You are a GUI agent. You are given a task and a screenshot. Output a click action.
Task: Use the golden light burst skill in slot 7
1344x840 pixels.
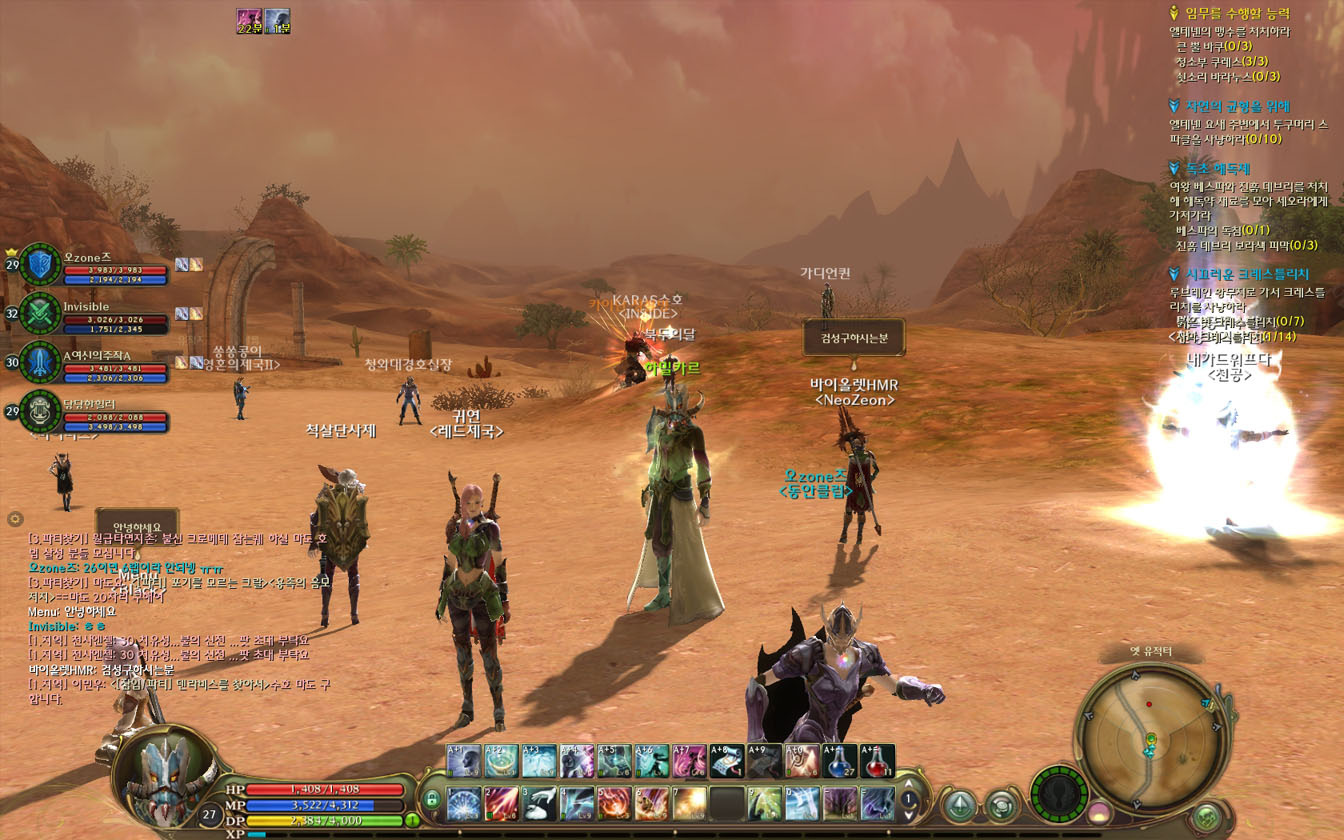click(x=689, y=803)
